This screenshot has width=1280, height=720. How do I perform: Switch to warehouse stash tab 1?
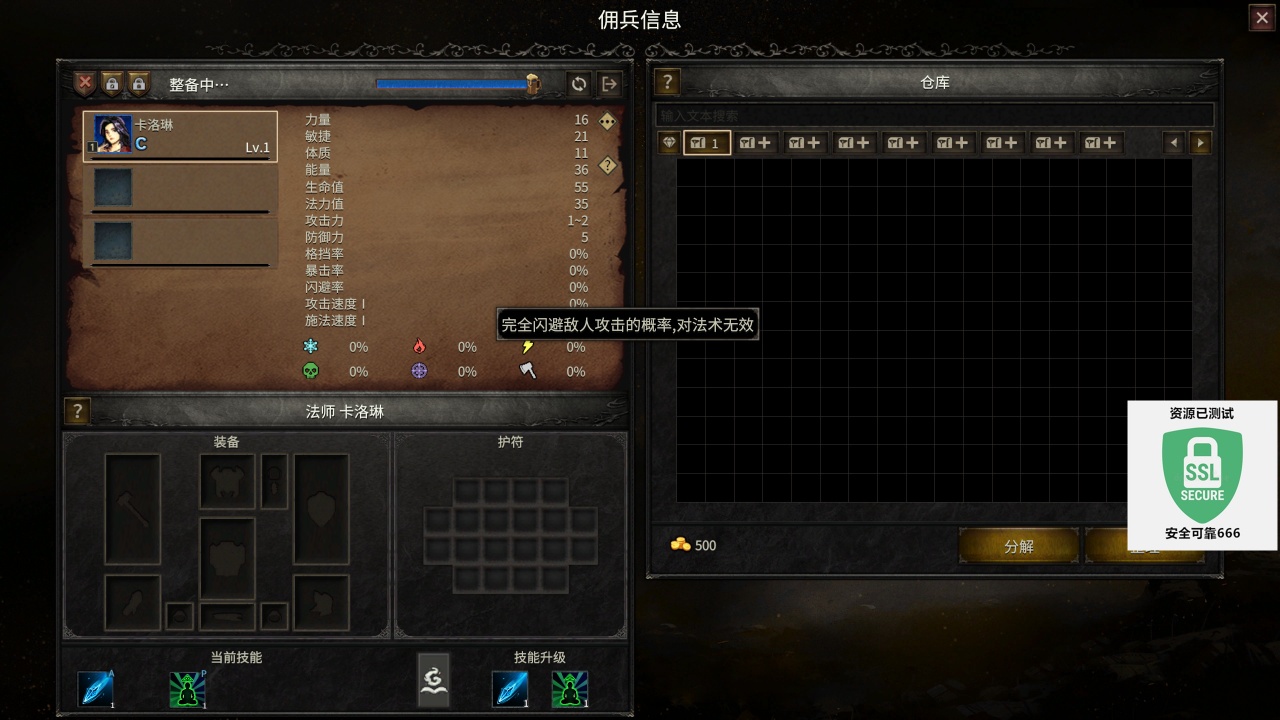click(x=706, y=142)
